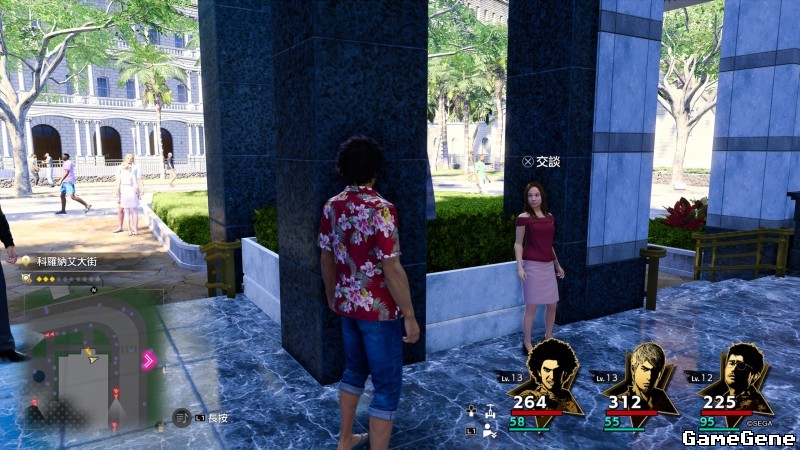Click the pink chevron marker on minimap
Image resolution: width=800 pixels, height=450 pixels.
pyautogui.click(x=150, y=361)
